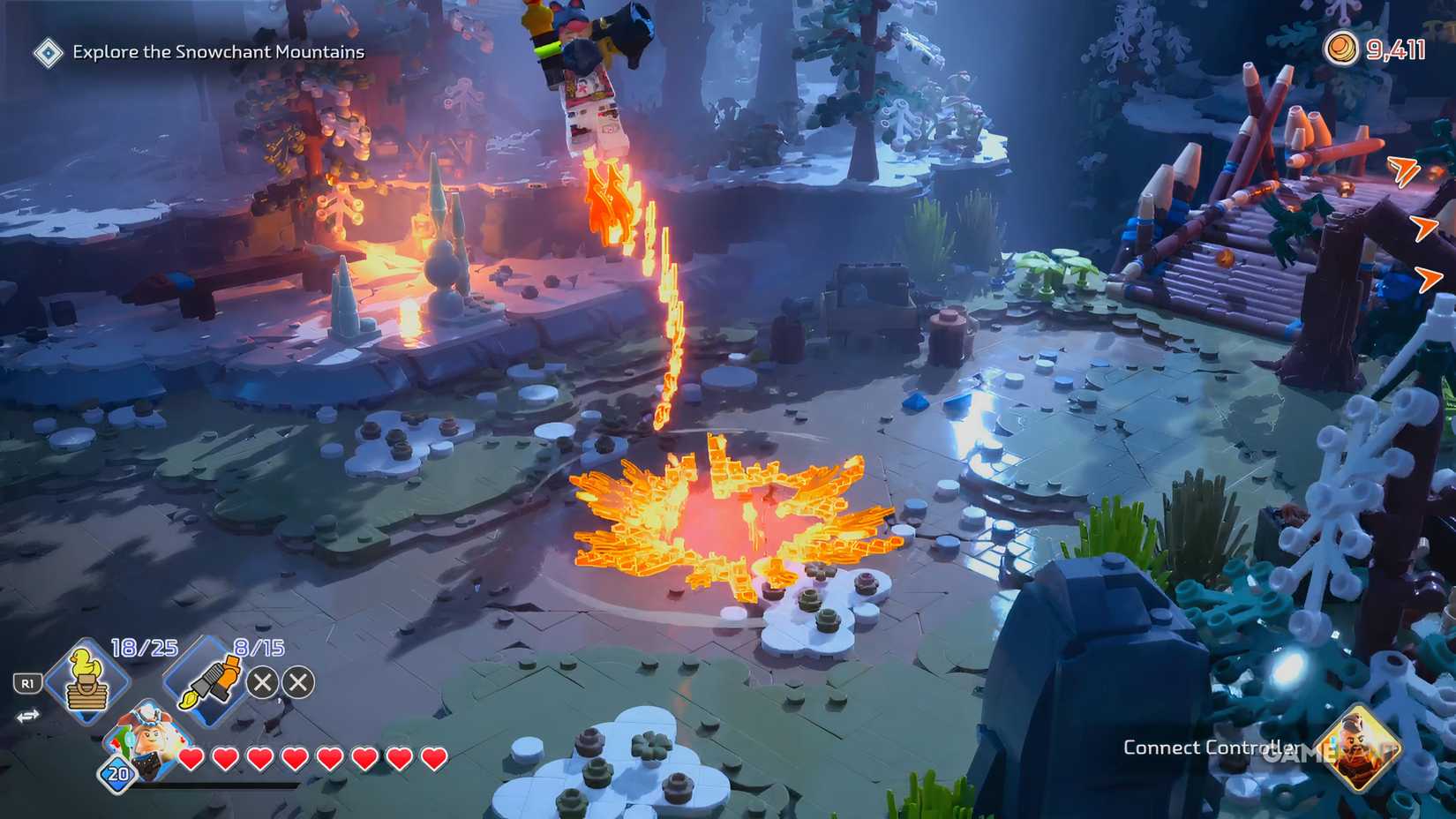Viewport: 1456px width, 819px height.
Task: Click the last red health heart
Action: (x=432, y=756)
